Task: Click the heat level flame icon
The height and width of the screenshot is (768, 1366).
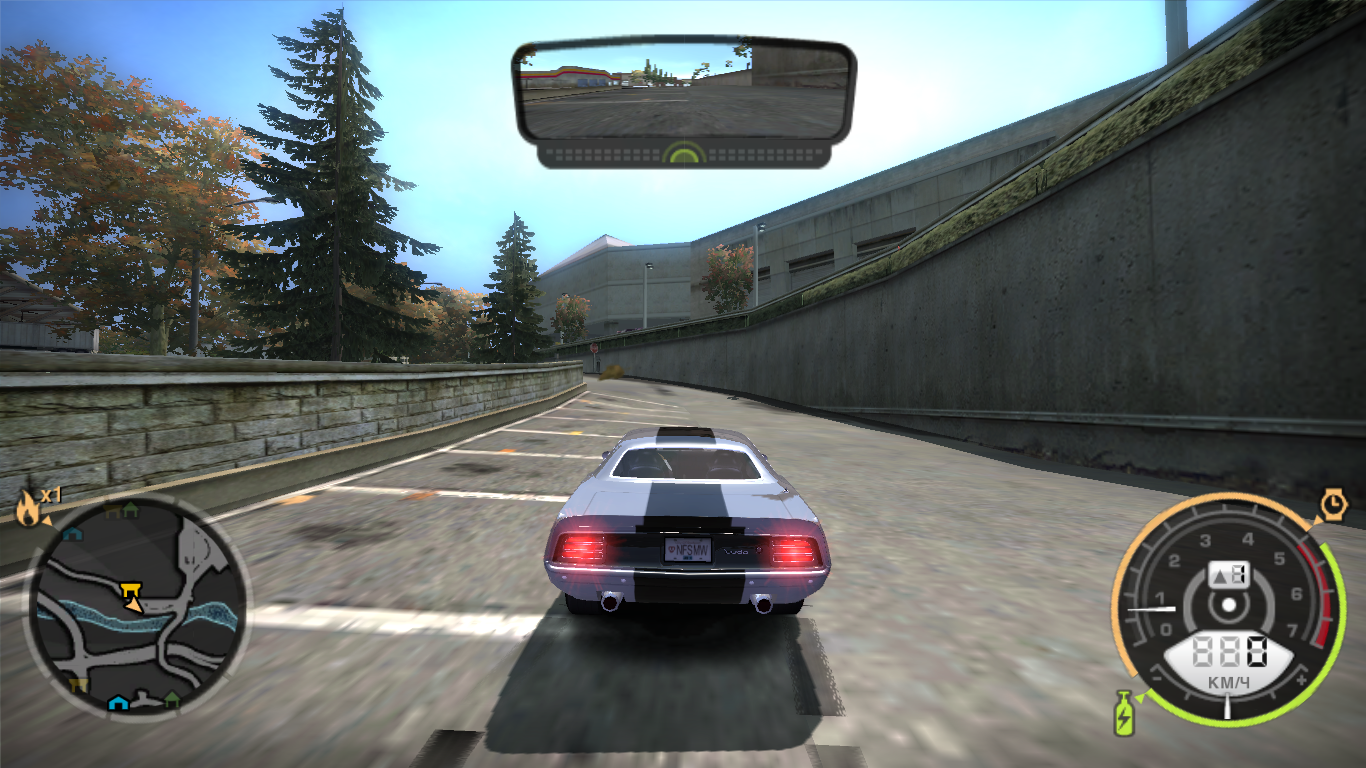Action: 28,507
